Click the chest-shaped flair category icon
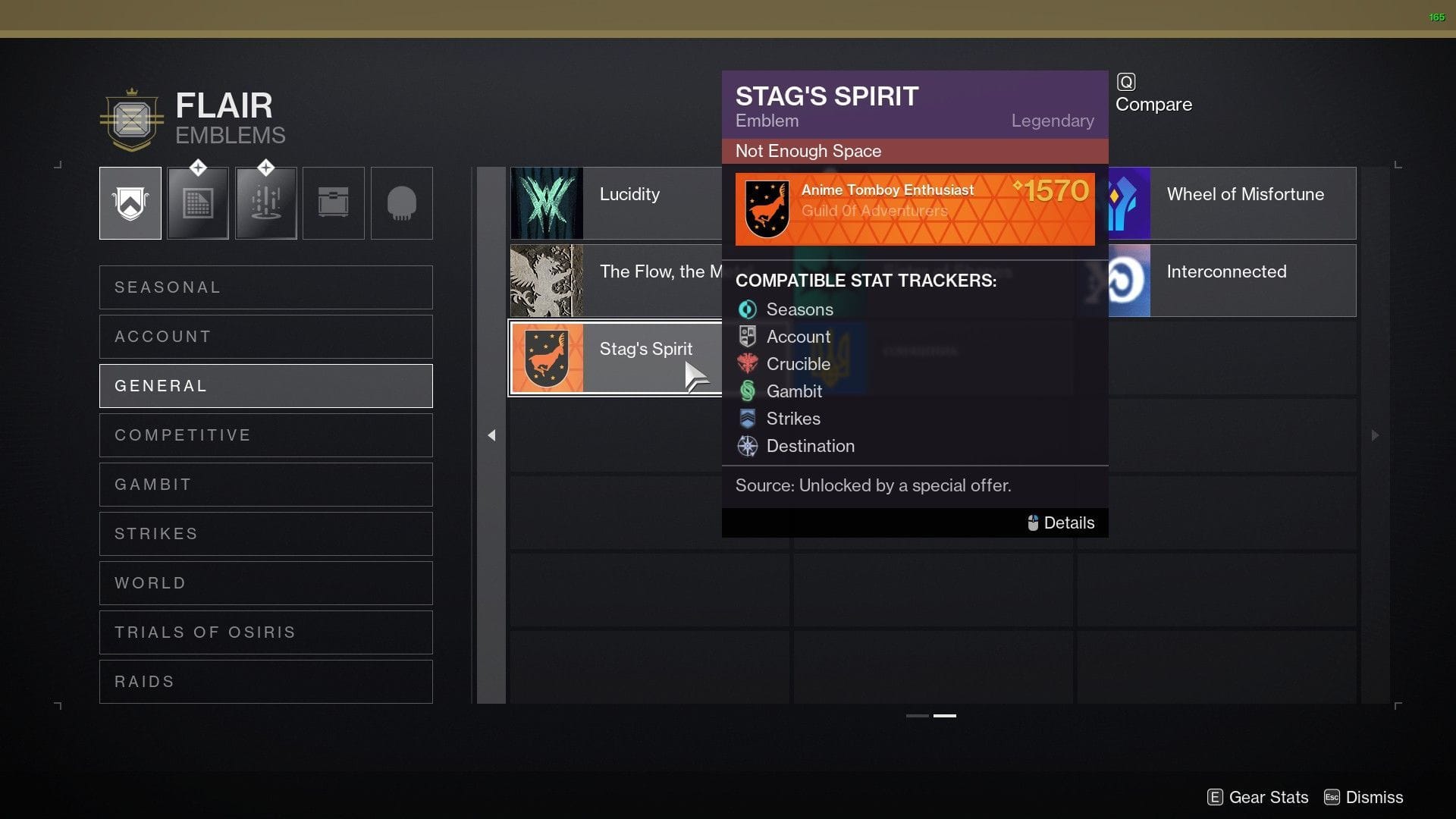The width and height of the screenshot is (1456, 819). tap(334, 202)
